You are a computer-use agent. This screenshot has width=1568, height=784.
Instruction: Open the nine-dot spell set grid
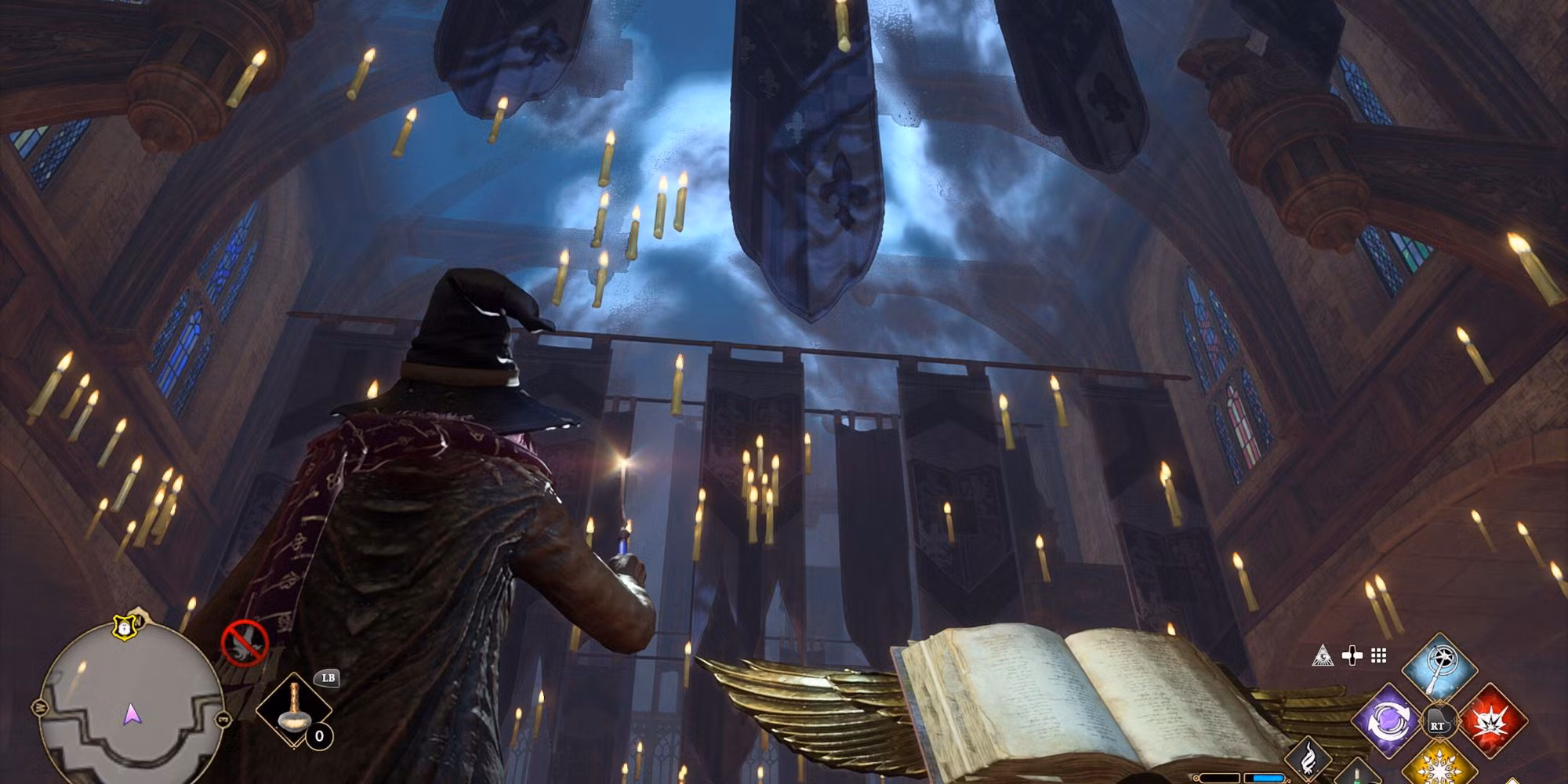(1378, 656)
